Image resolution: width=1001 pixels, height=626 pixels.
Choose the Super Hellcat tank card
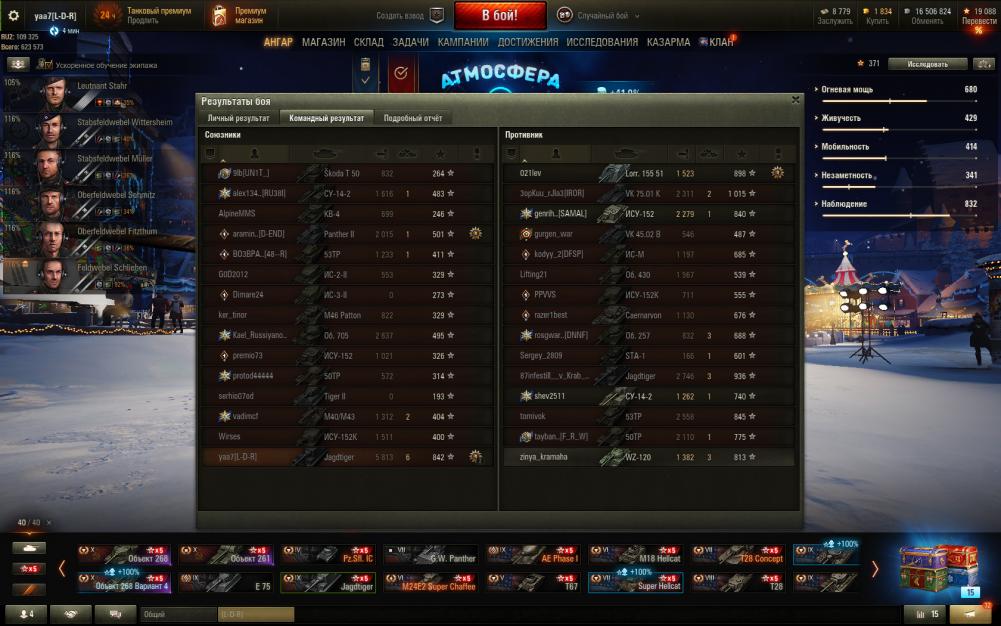pyautogui.click(x=635, y=581)
